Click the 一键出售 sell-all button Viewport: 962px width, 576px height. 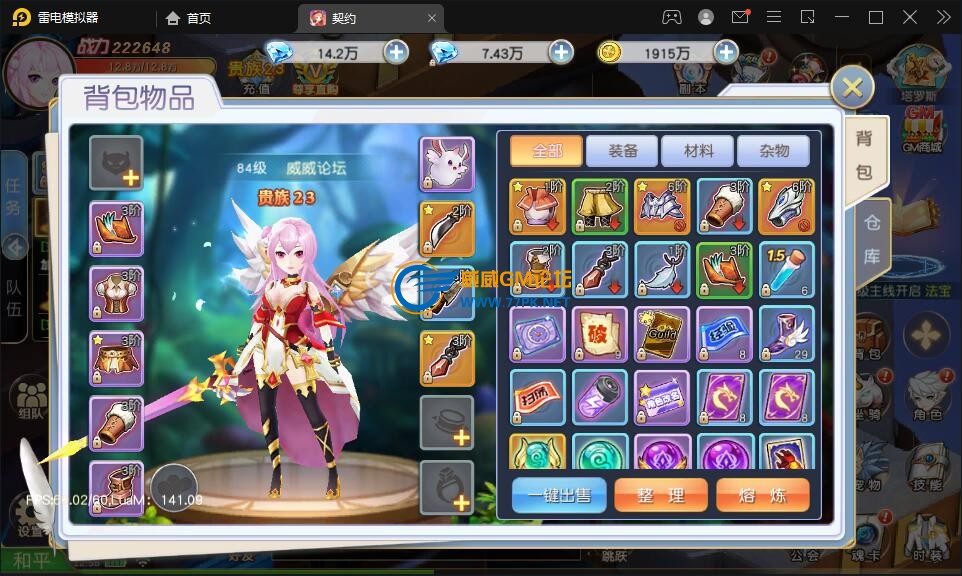click(x=559, y=495)
